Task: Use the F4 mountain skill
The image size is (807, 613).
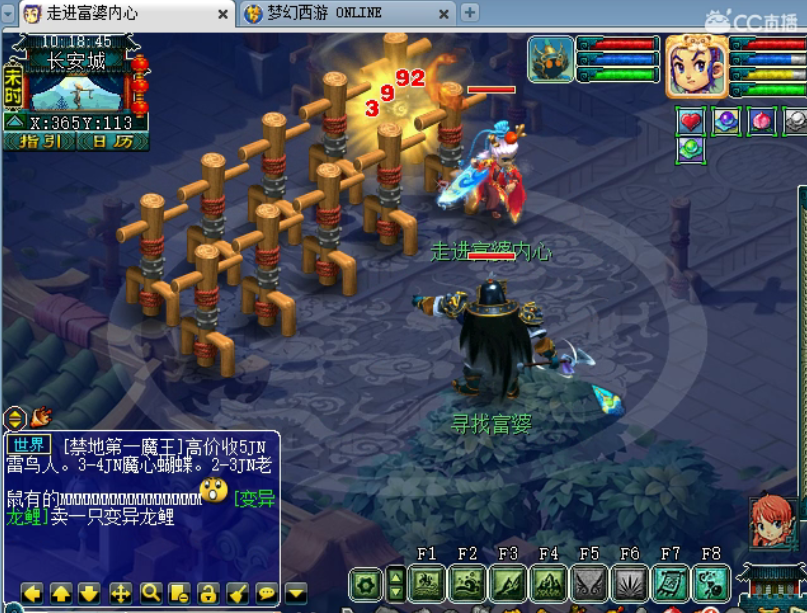Action: [548, 583]
